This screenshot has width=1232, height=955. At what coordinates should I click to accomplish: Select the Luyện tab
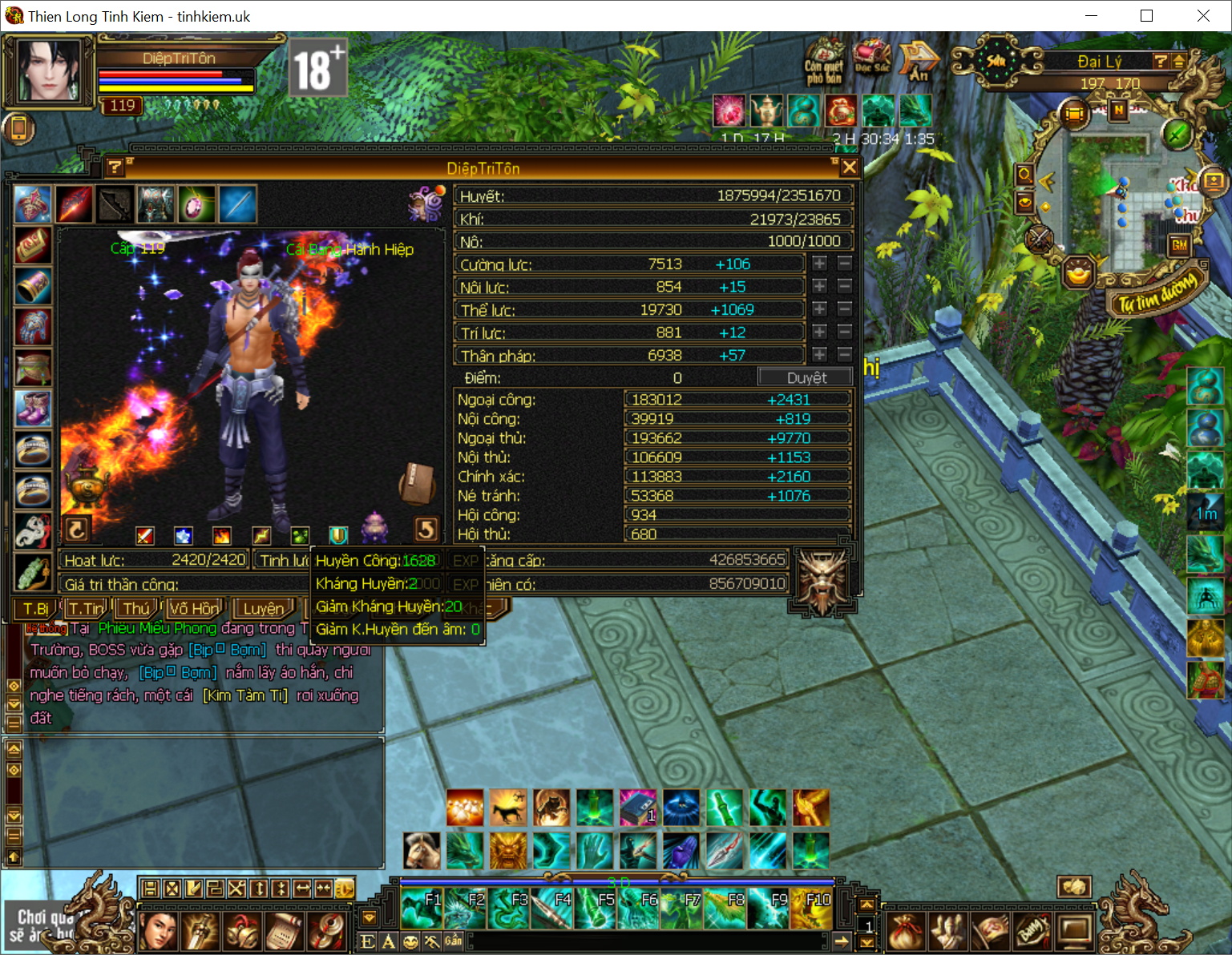point(264,609)
